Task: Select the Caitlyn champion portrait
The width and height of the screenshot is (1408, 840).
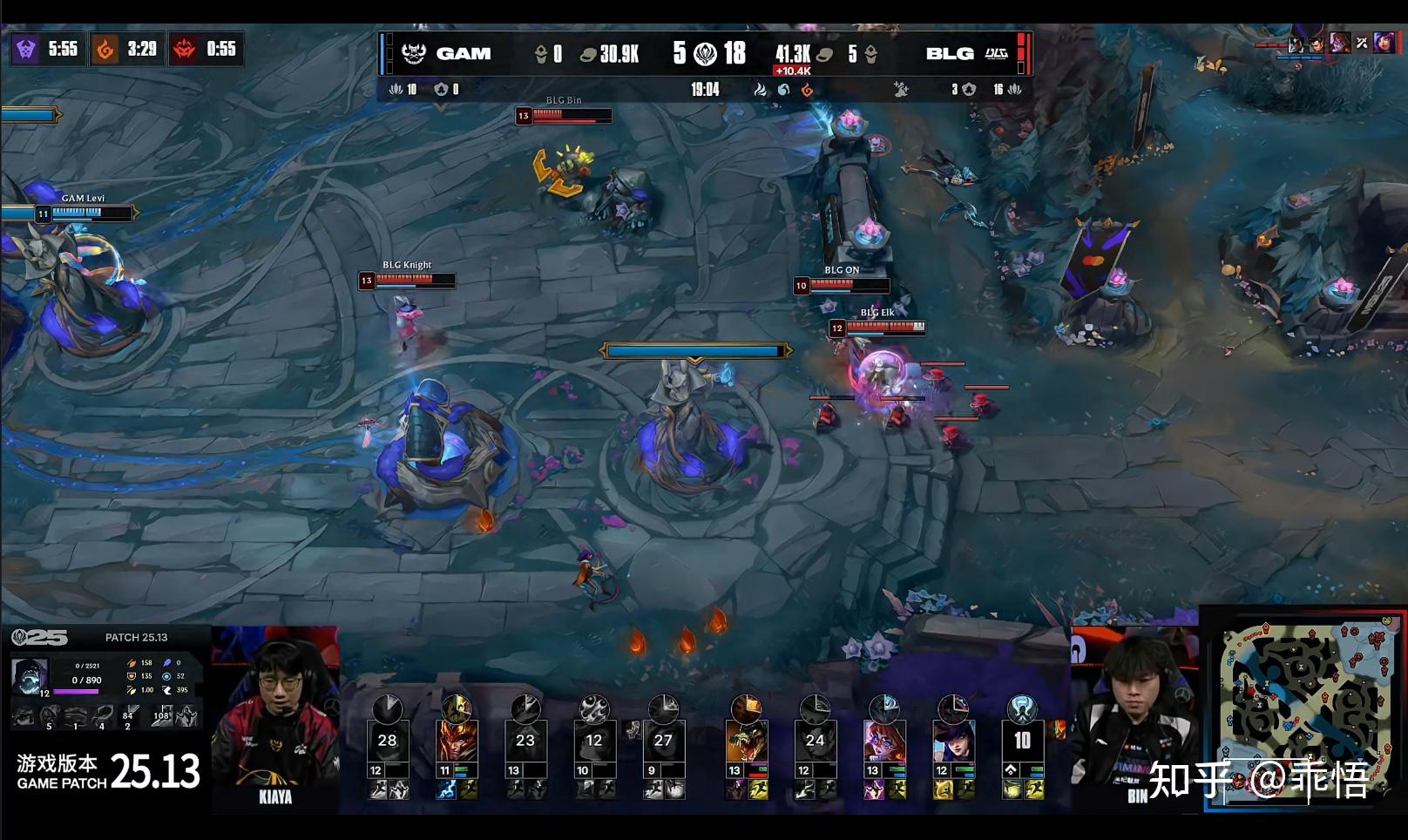Action: pyautogui.click(x=953, y=741)
